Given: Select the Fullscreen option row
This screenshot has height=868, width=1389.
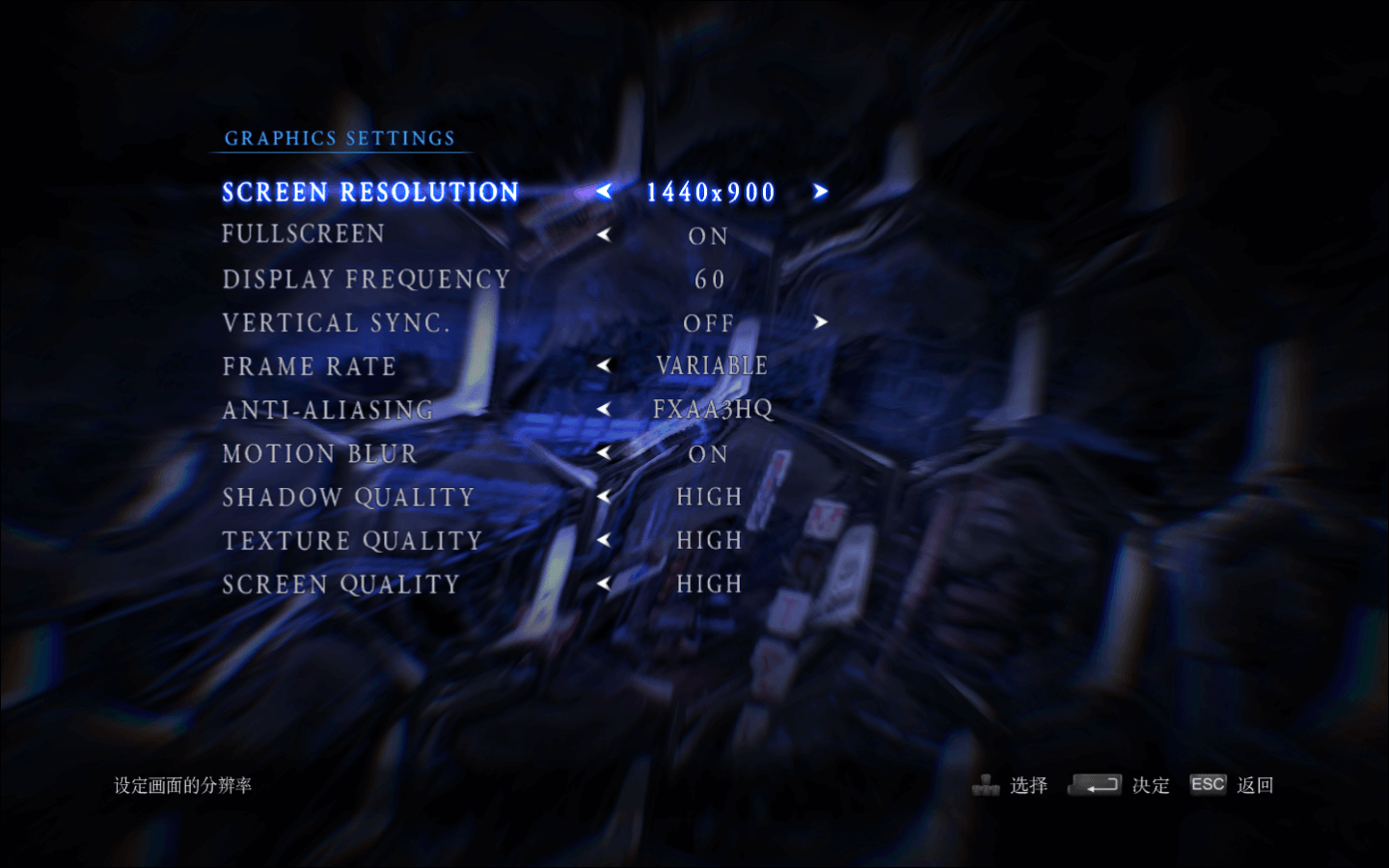Looking at the screenshot, I should pyautogui.click(x=303, y=234).
